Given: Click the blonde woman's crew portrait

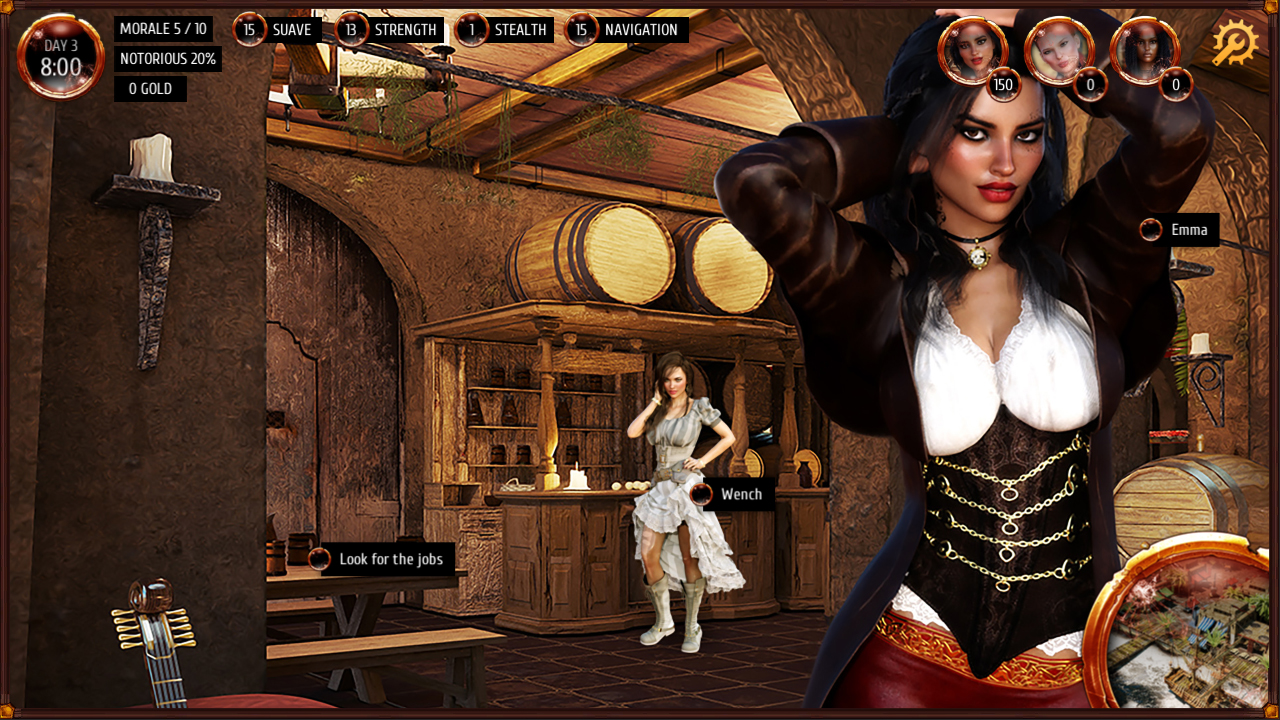Looking at the screenshot, I should (1058, 50).
